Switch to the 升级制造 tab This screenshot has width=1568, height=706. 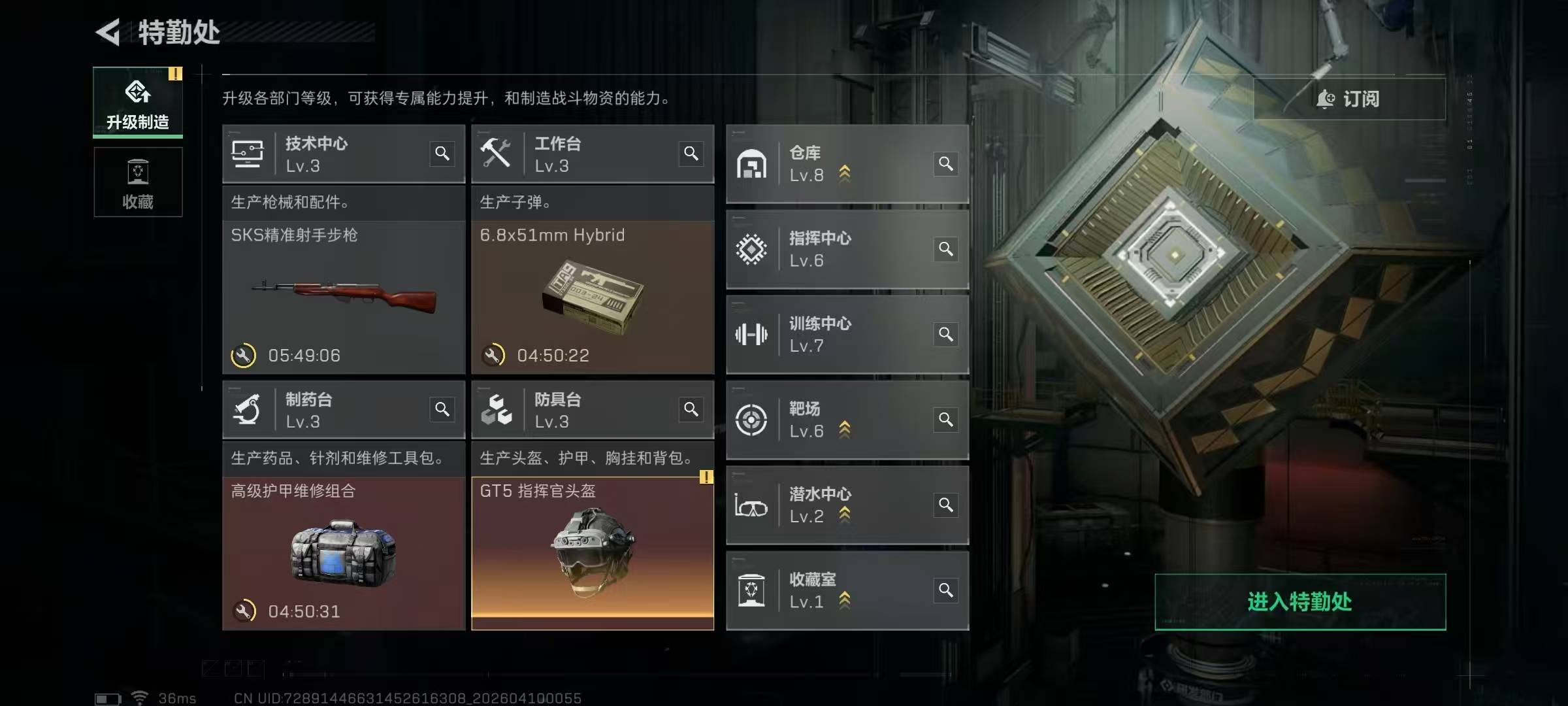pos(138,103)
